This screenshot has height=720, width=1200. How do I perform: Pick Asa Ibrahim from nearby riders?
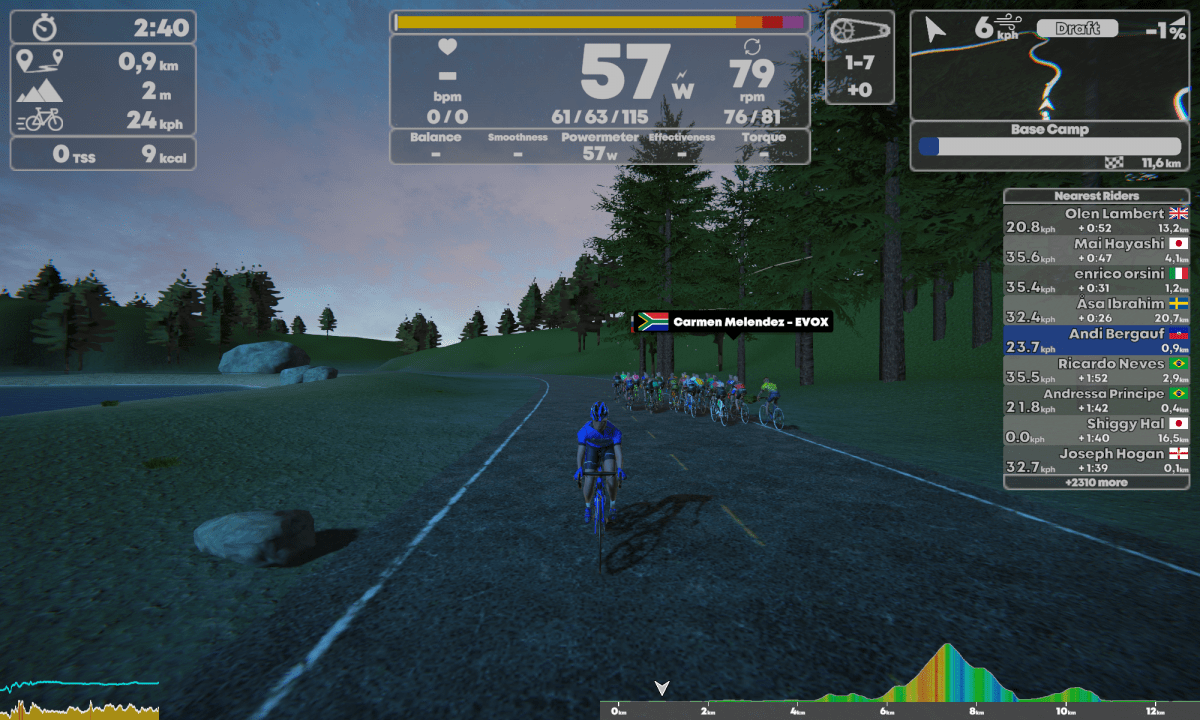tap(1096, 310)
